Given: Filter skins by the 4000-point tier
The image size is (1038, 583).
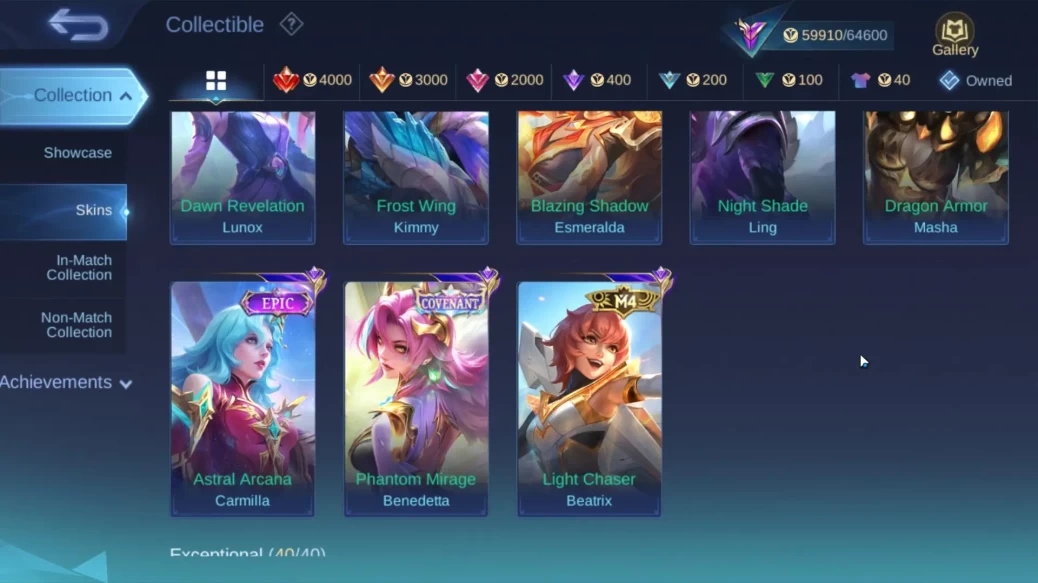Looking at the screenshot, I should (x=312, y=80).
